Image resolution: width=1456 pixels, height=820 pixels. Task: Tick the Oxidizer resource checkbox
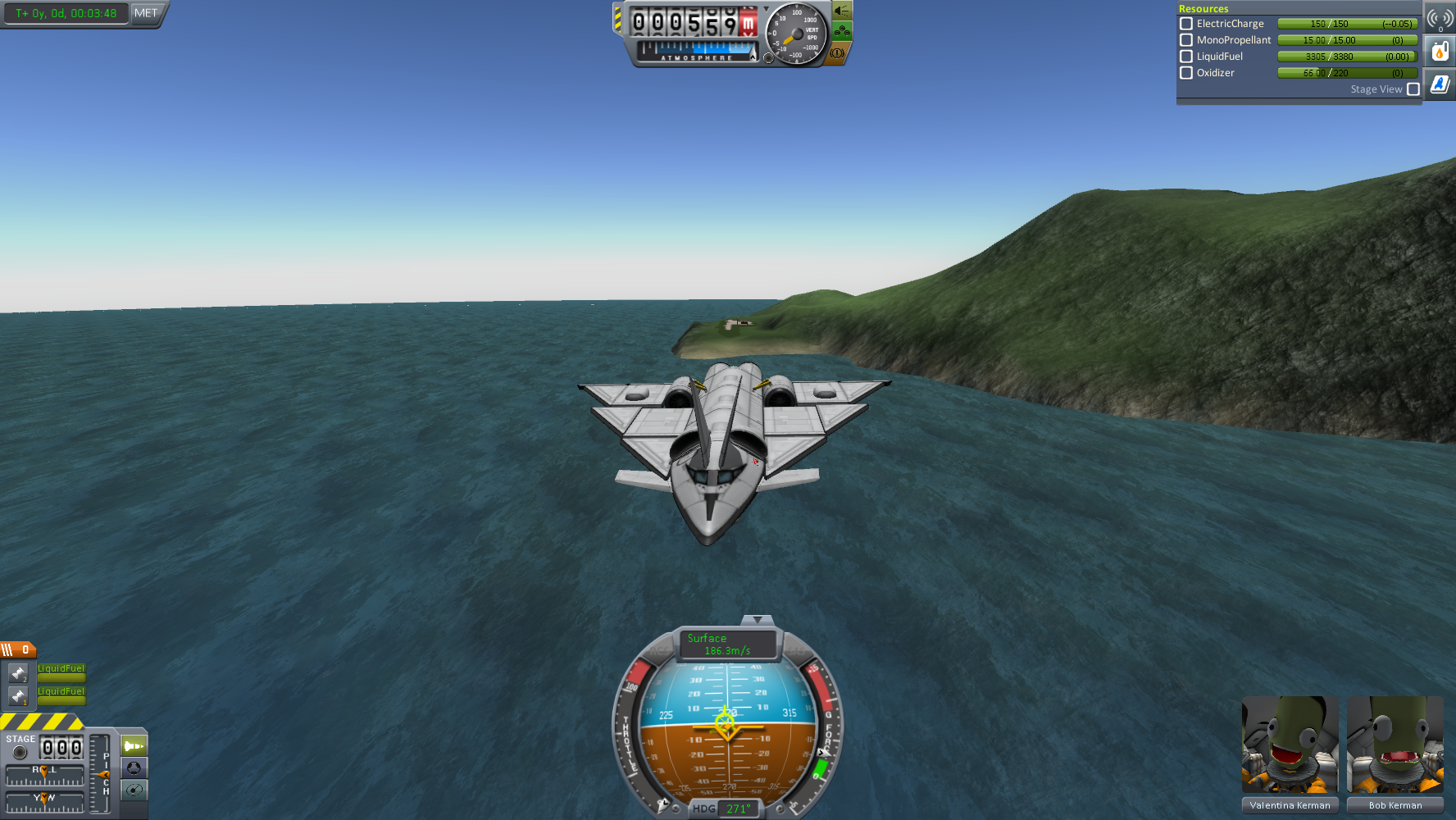pos(1185,73)
